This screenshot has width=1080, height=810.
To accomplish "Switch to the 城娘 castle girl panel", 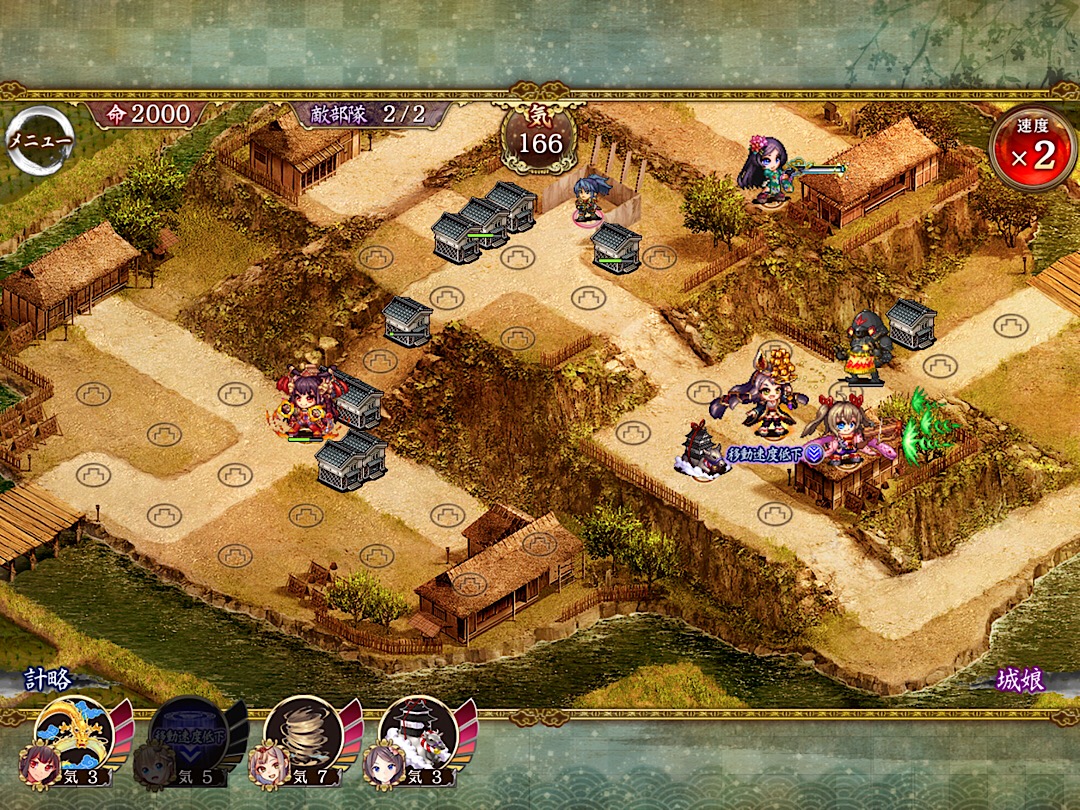I will pyautogui.click(x=1020, y=681).
